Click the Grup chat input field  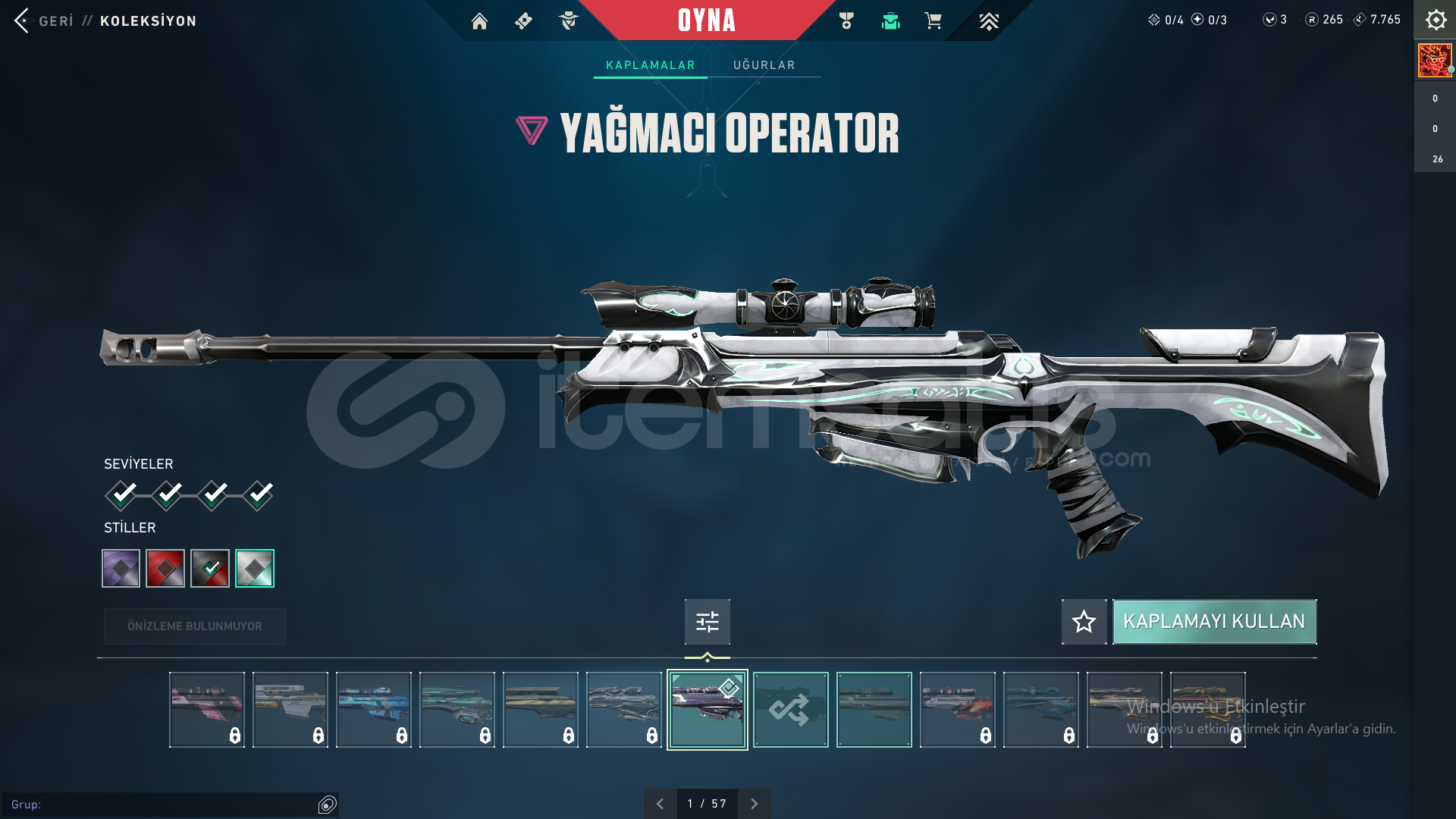[x=163, y=805]
